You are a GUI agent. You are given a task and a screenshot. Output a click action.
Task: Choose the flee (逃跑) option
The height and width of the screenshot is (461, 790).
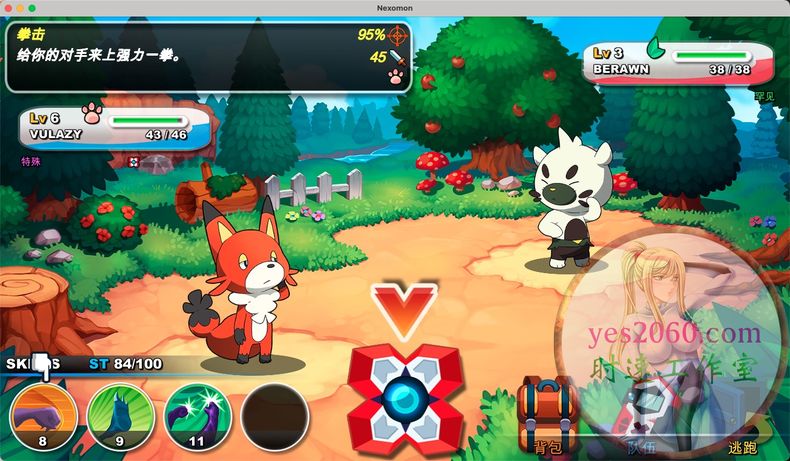pyautogui.click(x=742, y=428)
